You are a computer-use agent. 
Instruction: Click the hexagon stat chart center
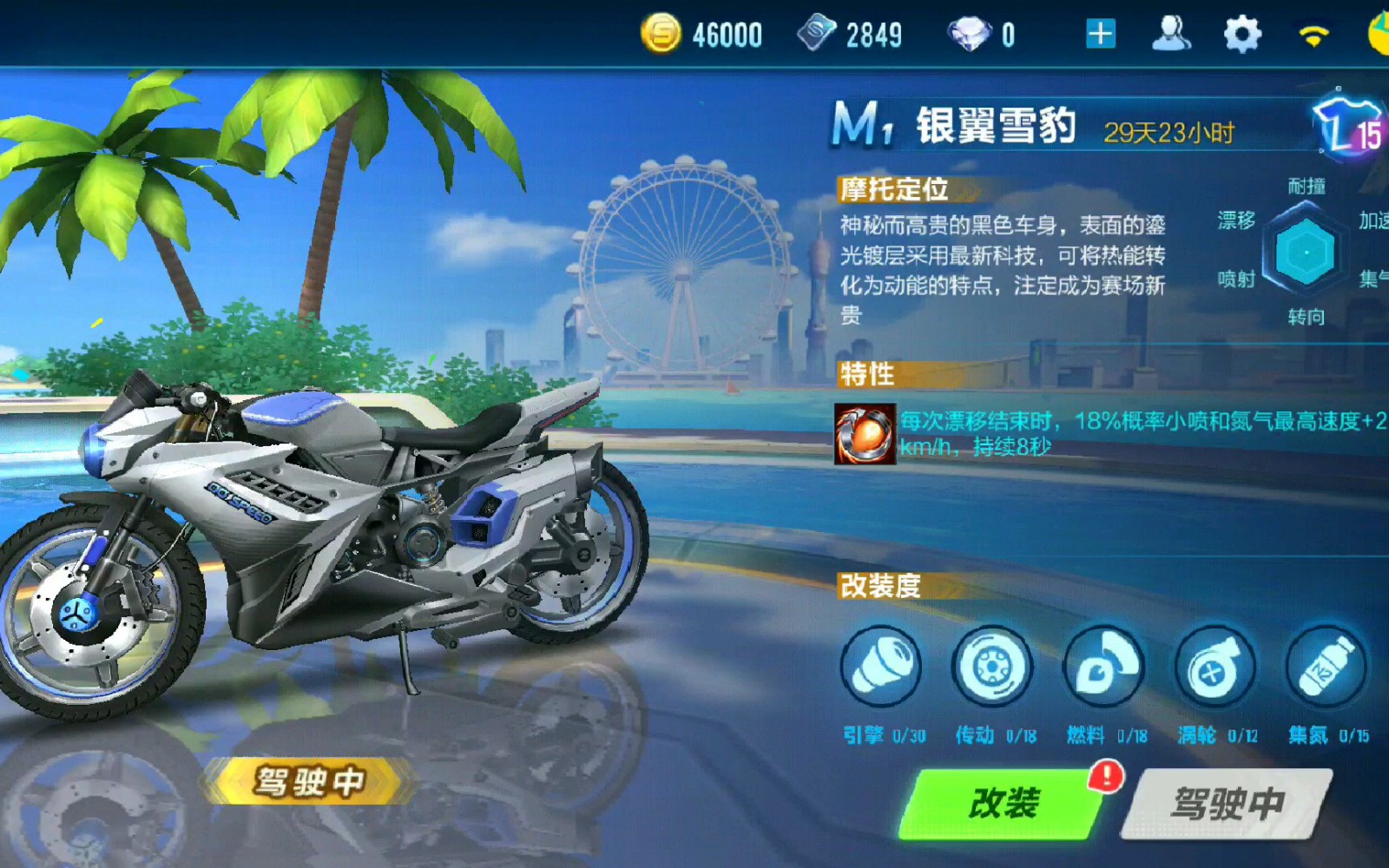[1308, 253]
